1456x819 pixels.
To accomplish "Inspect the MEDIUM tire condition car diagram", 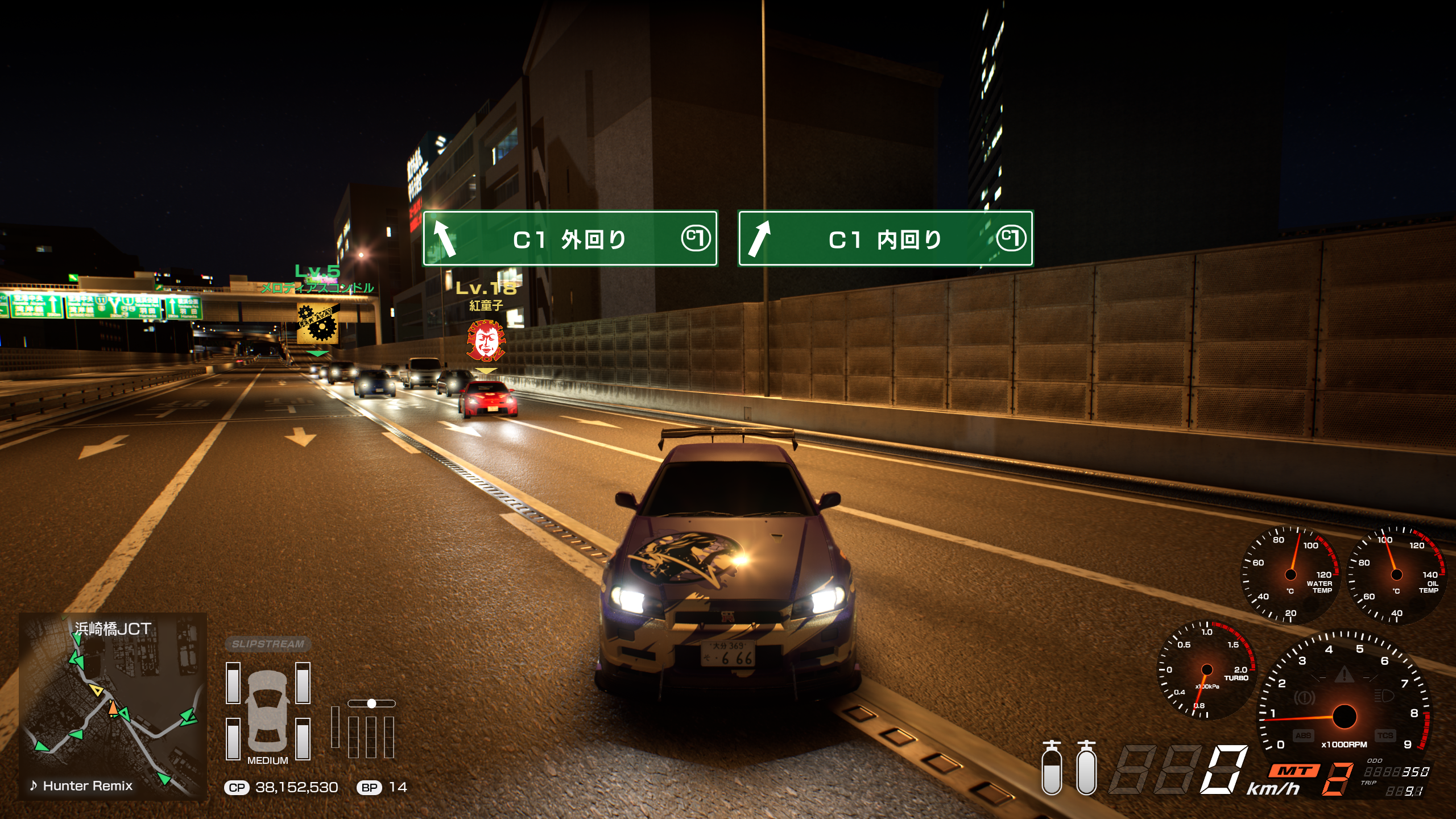I will pyautogui.click(x=268, y=711).
